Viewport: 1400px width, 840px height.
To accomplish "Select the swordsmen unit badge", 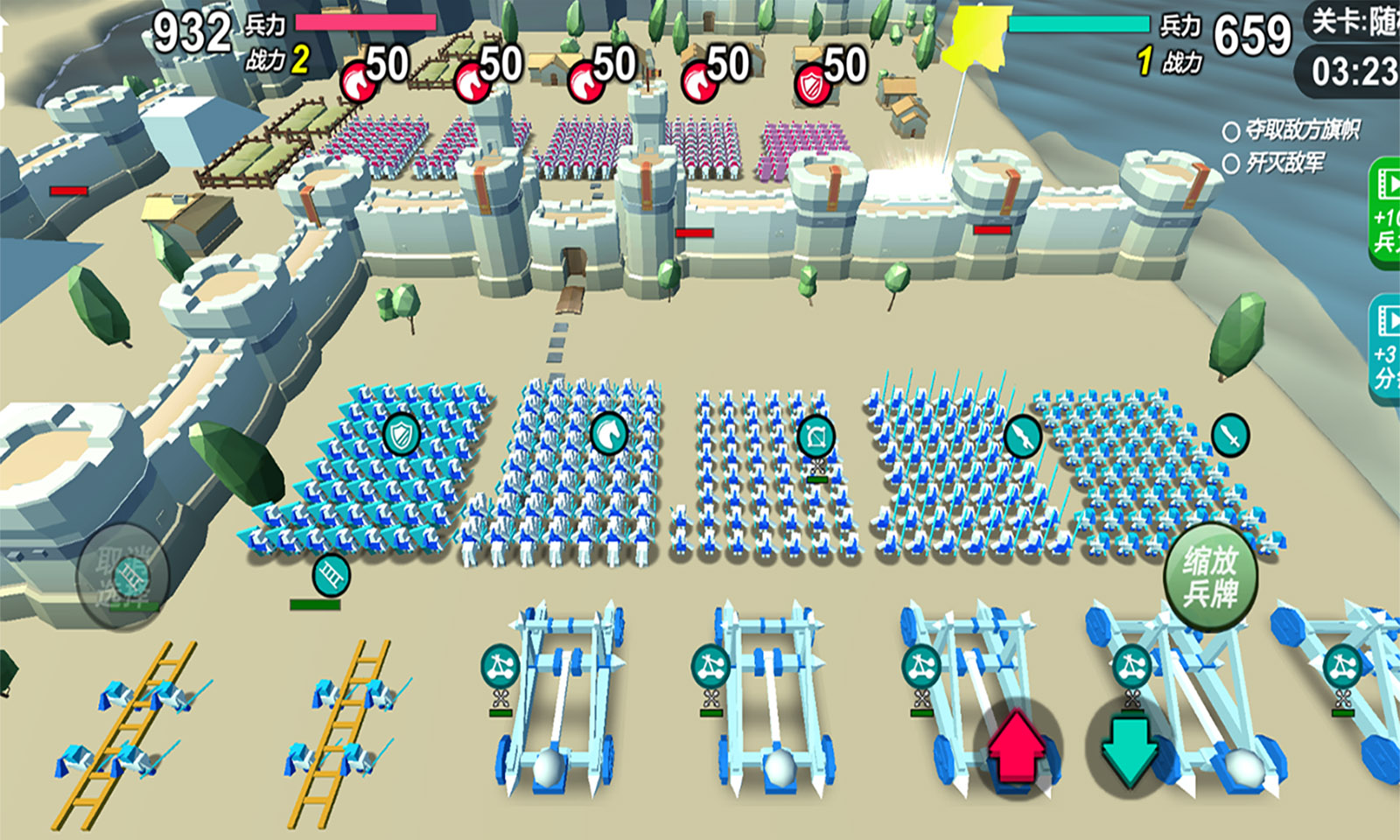I will tap(1229, 434).
